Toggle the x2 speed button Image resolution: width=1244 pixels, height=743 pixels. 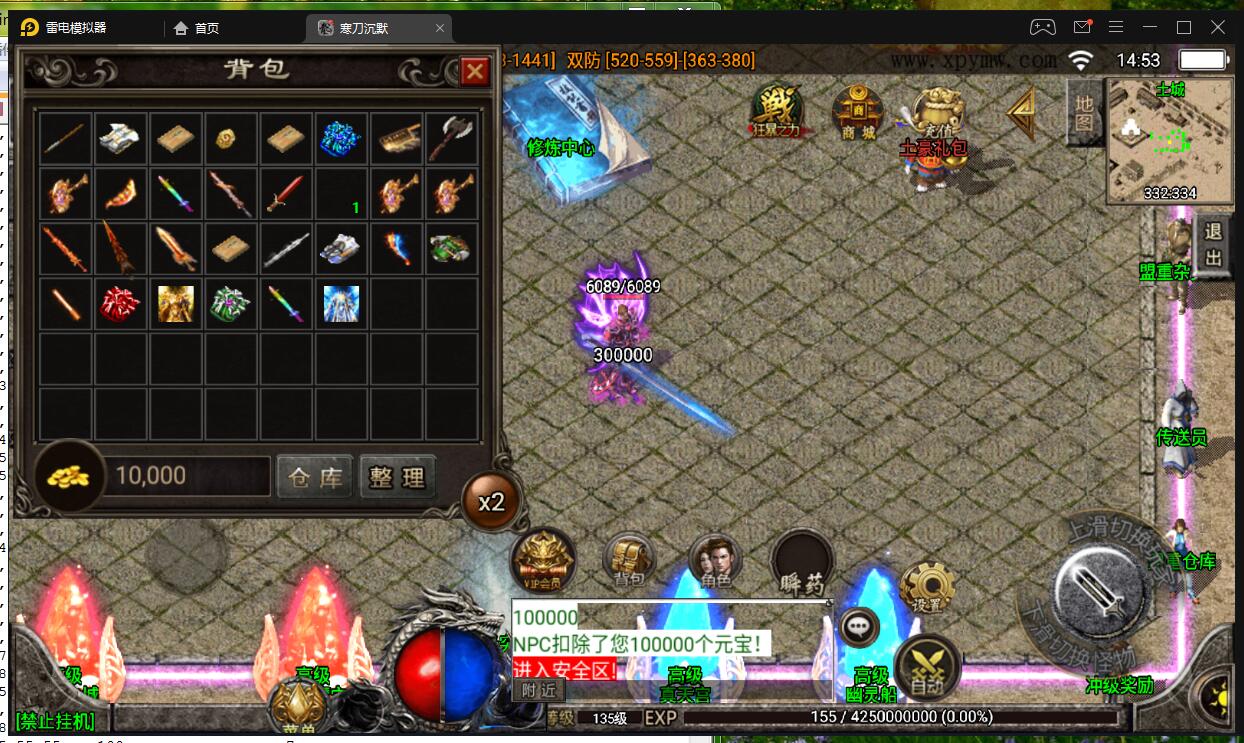(x=491, y=502)
